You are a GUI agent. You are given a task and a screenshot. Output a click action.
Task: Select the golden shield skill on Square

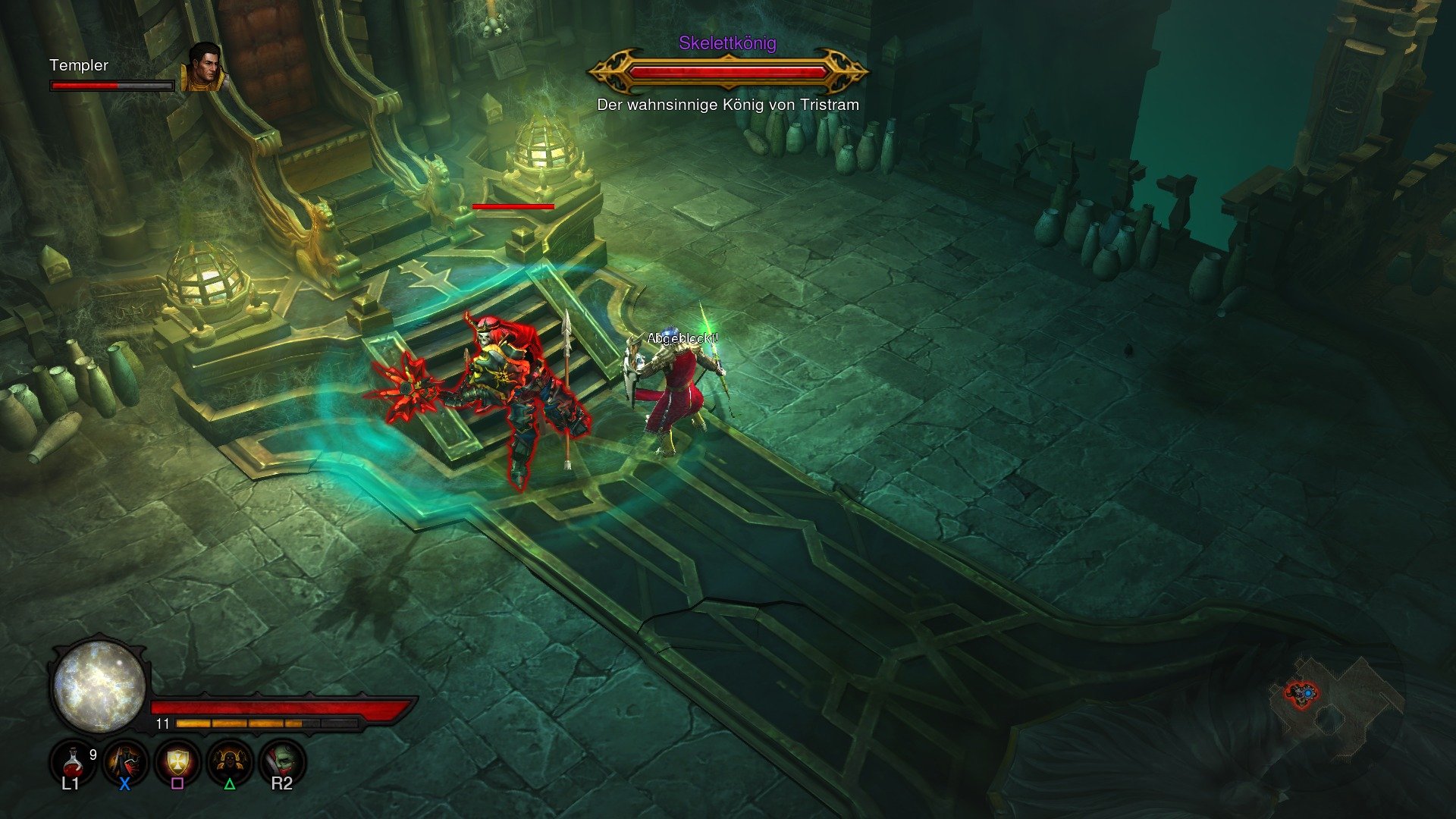click(179, 761)
